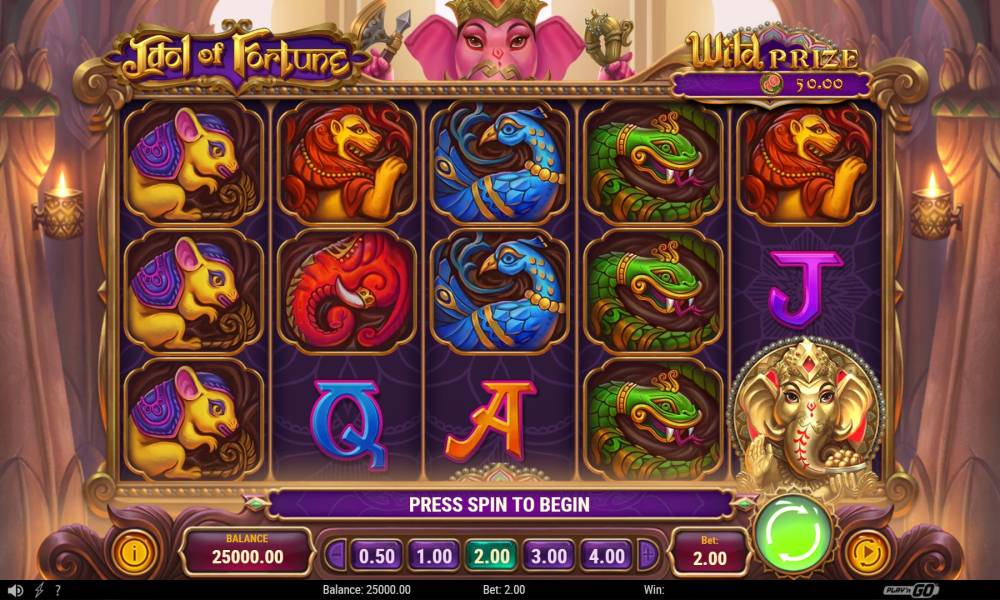Open help via the question mark icon
This screenshot has height=600, width=1000.
(x=58, y=590)
